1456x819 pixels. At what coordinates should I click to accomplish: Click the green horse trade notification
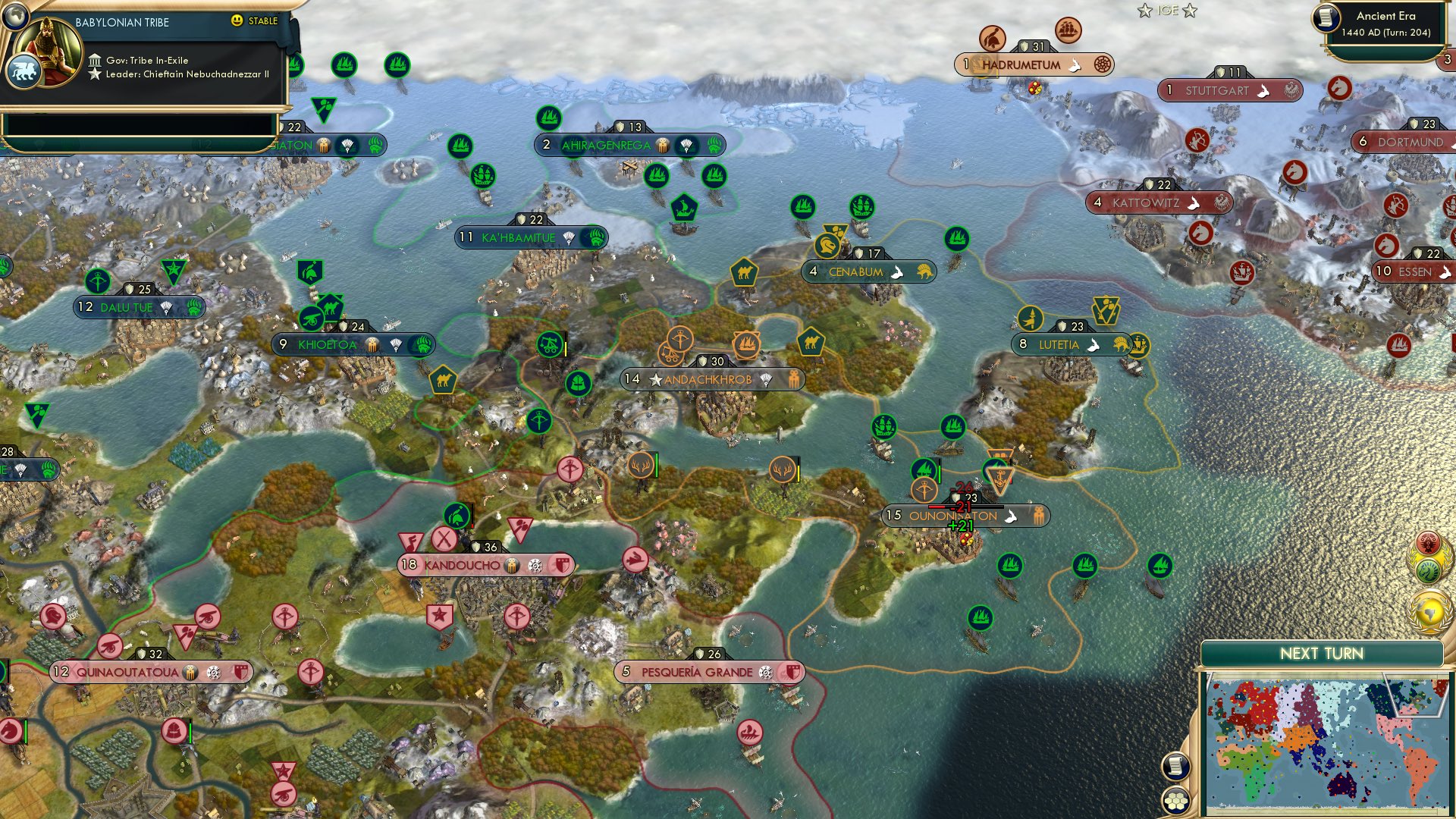click(1428, 570)
